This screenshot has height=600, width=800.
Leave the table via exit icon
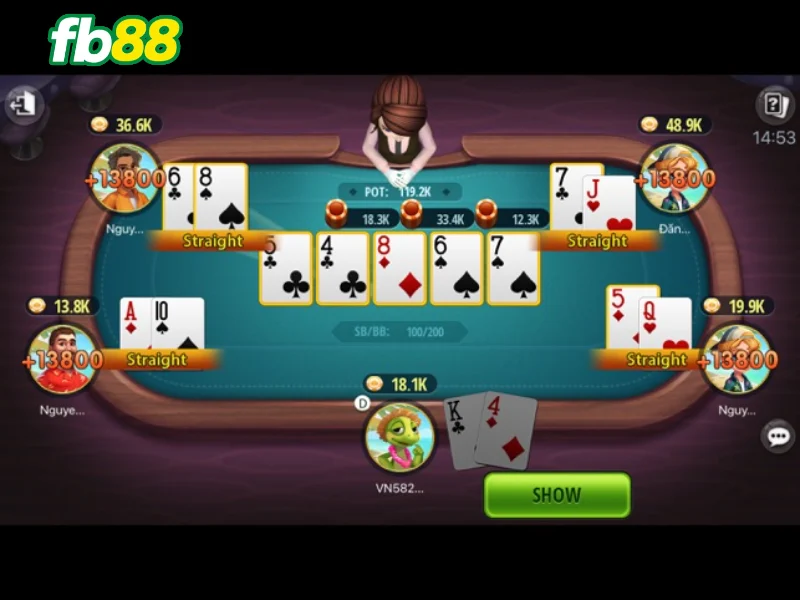(25, 104)
